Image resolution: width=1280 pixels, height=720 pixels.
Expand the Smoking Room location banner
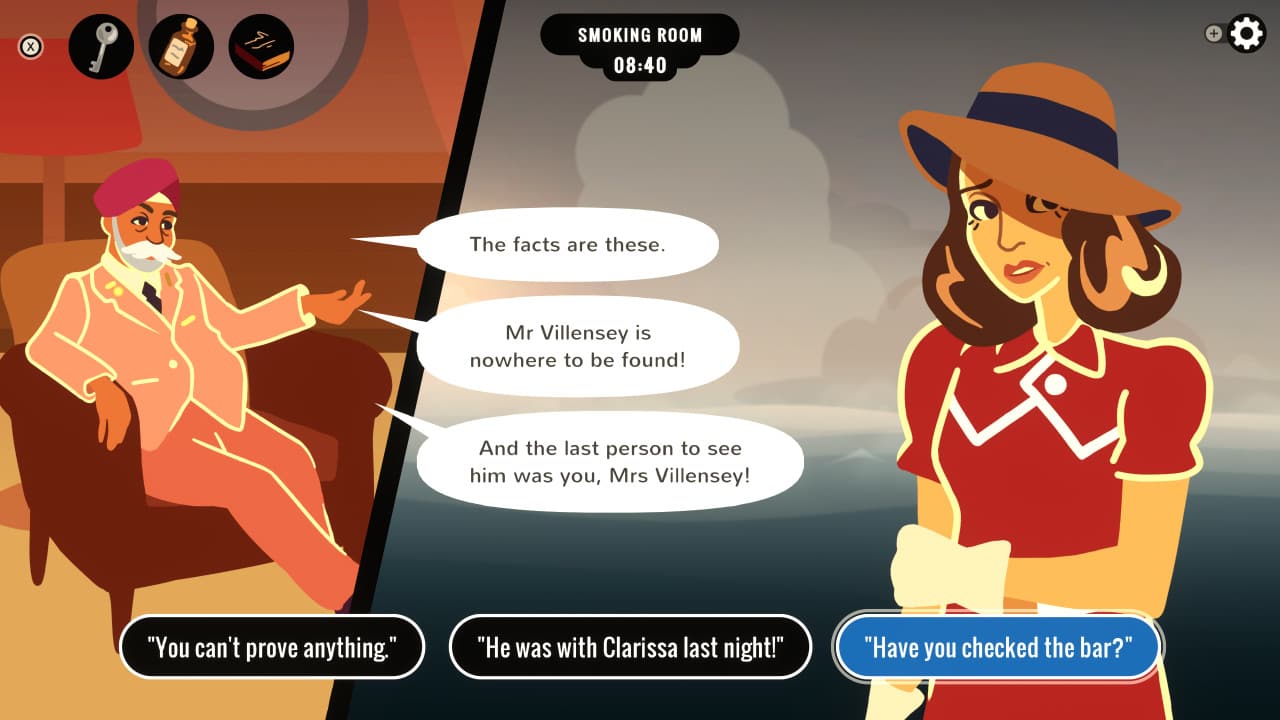tap(640, 34)
